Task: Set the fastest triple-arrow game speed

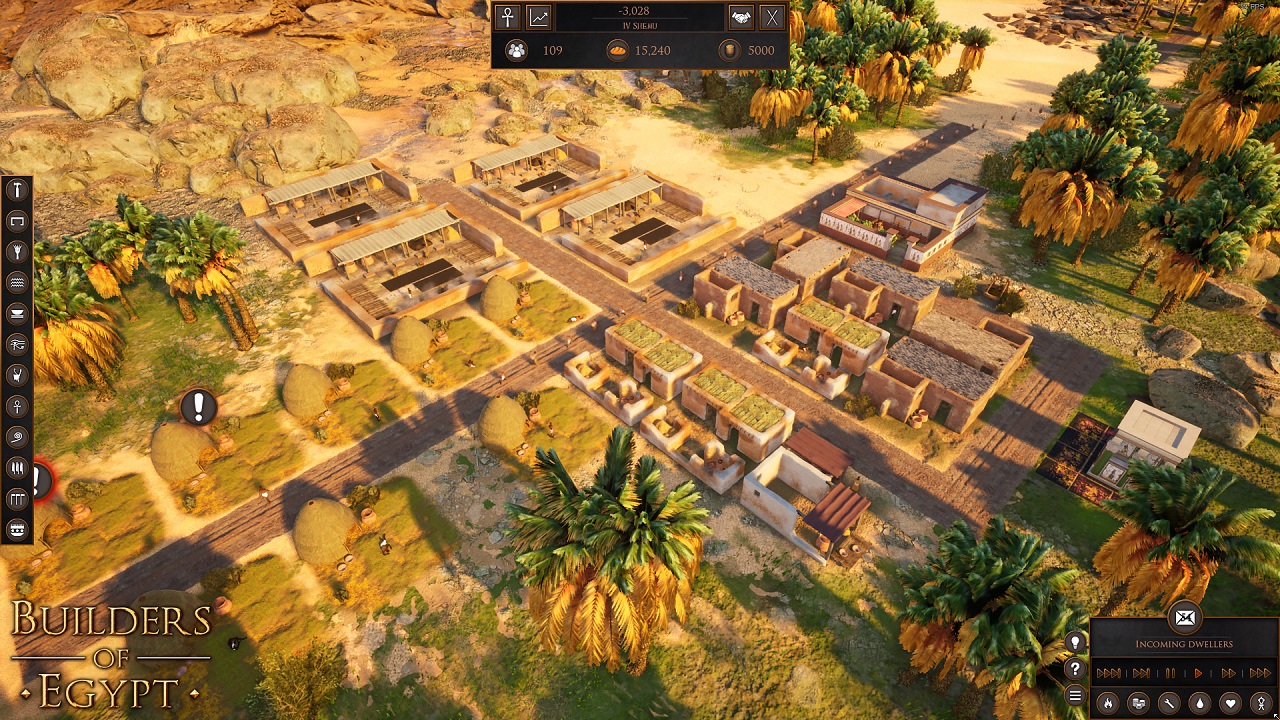Action: 1259,673
